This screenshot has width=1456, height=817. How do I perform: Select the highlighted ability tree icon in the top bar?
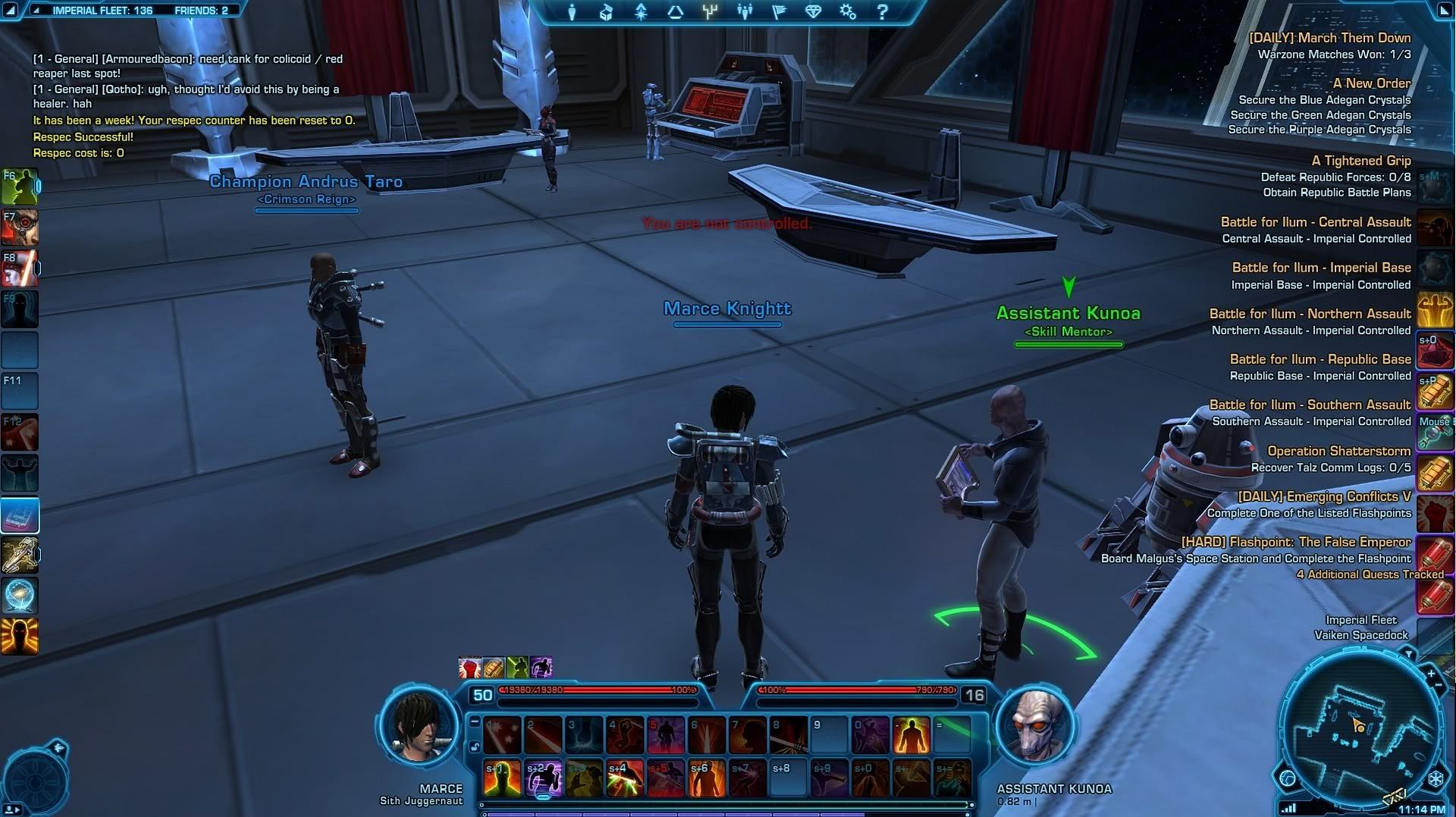tap(710, 12)
